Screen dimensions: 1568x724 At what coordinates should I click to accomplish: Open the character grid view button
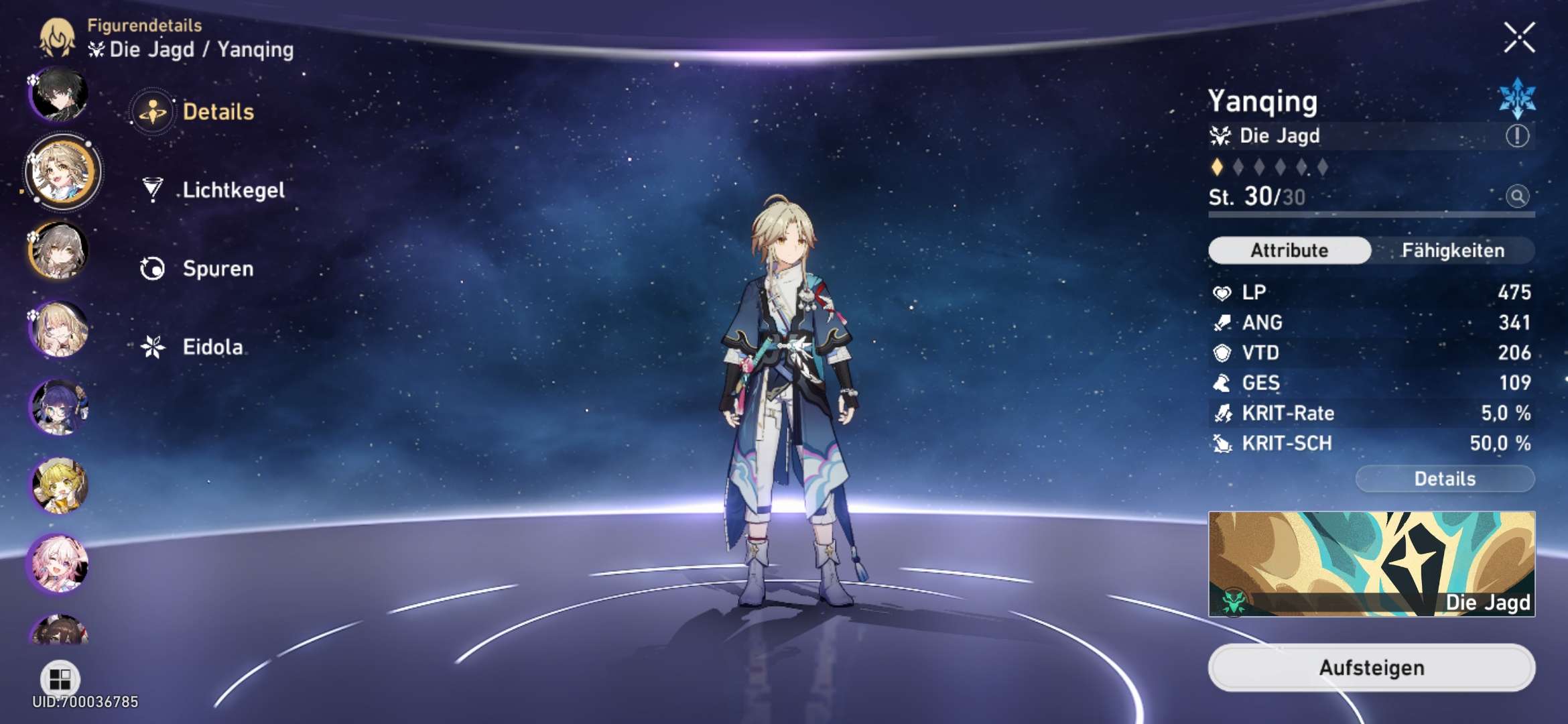click(60, 678)
